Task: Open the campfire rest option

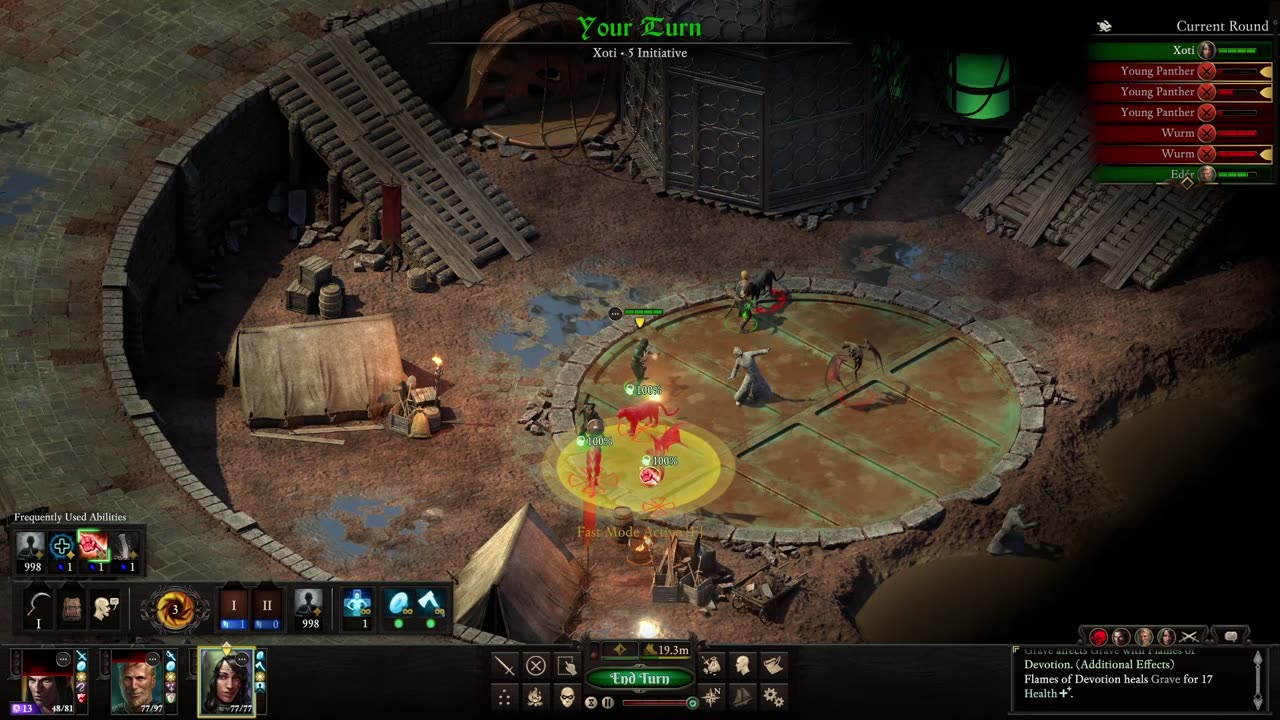Action: coord(536,697)
